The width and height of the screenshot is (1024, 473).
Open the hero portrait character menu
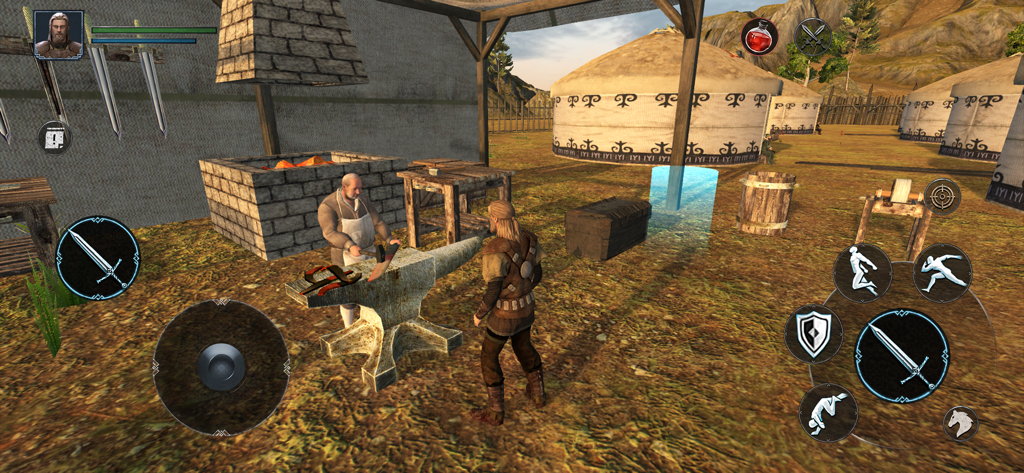[x=58, y=34]
